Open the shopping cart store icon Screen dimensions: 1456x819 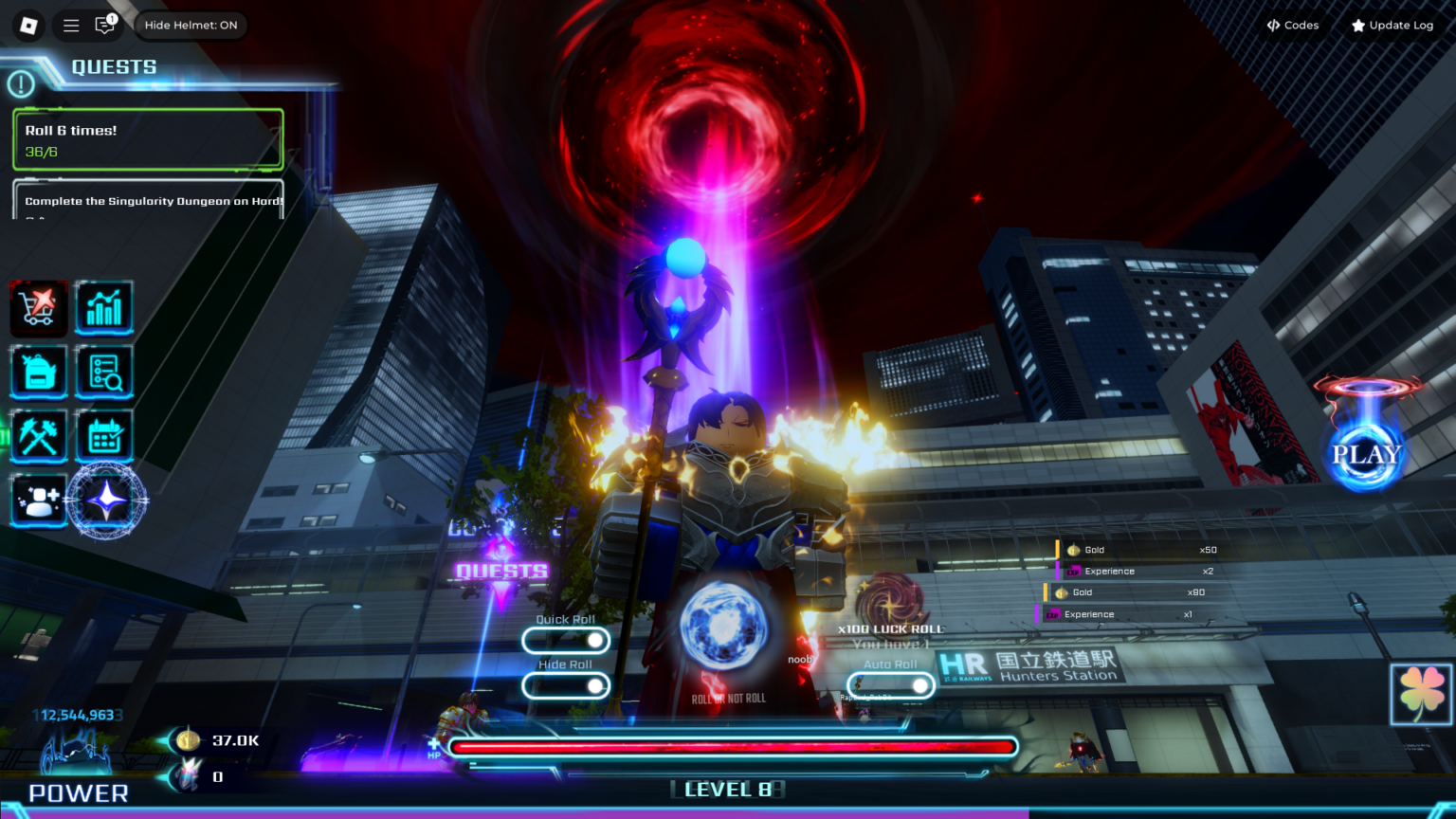tap(39, 307)
